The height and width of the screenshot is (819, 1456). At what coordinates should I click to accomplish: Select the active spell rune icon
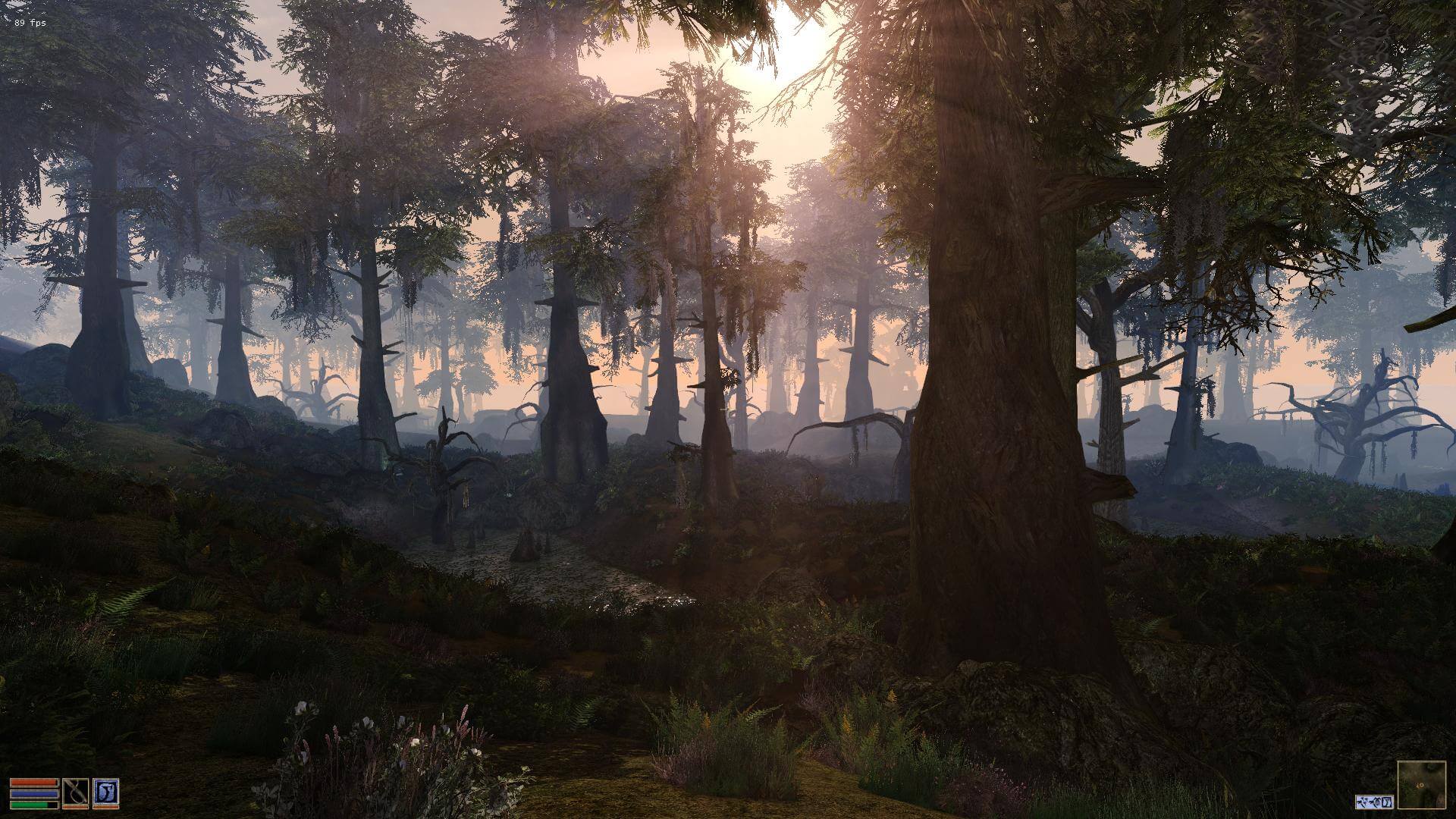point(106,792)
